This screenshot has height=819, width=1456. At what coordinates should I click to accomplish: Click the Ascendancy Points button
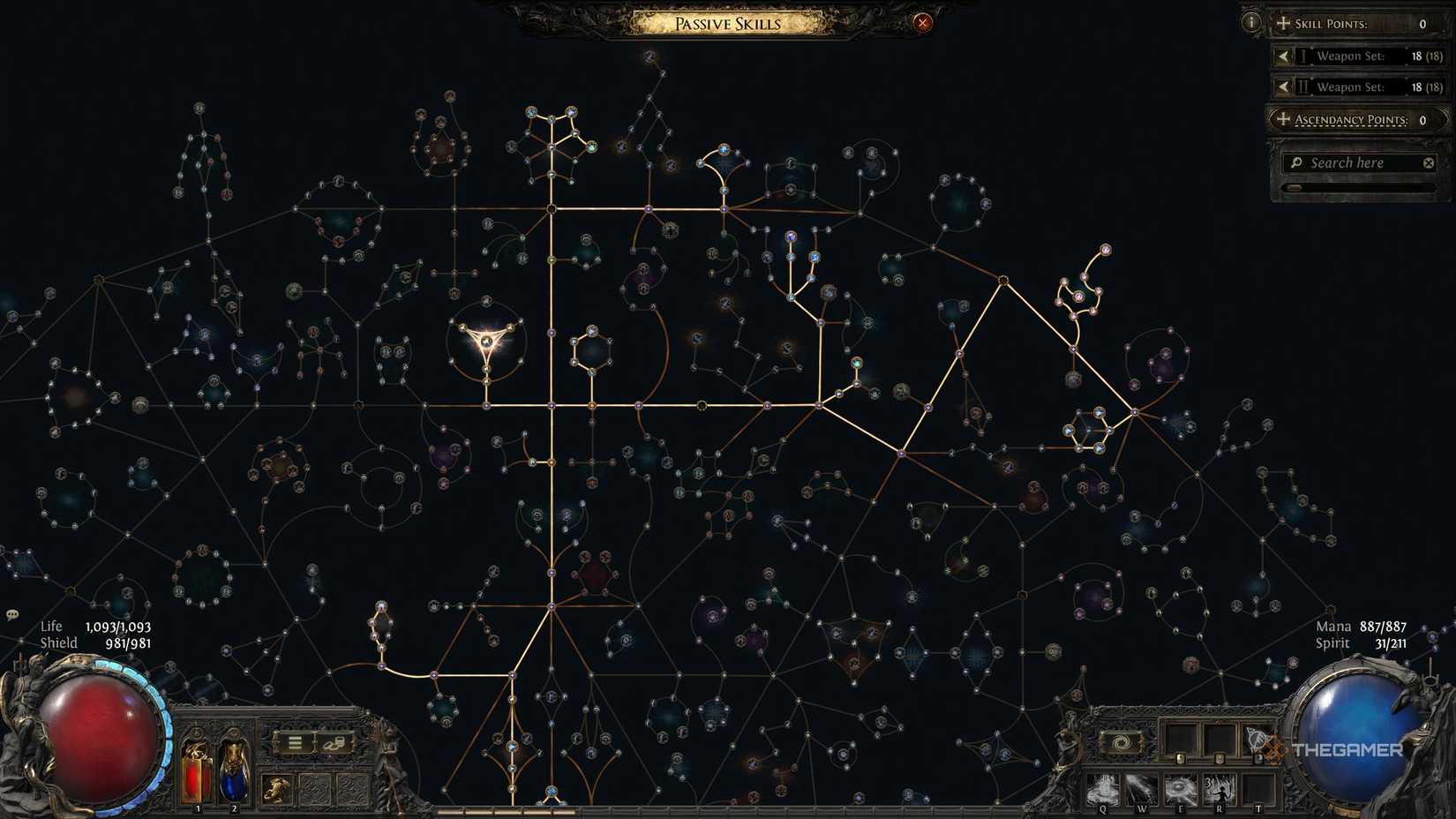(1352, 119)
